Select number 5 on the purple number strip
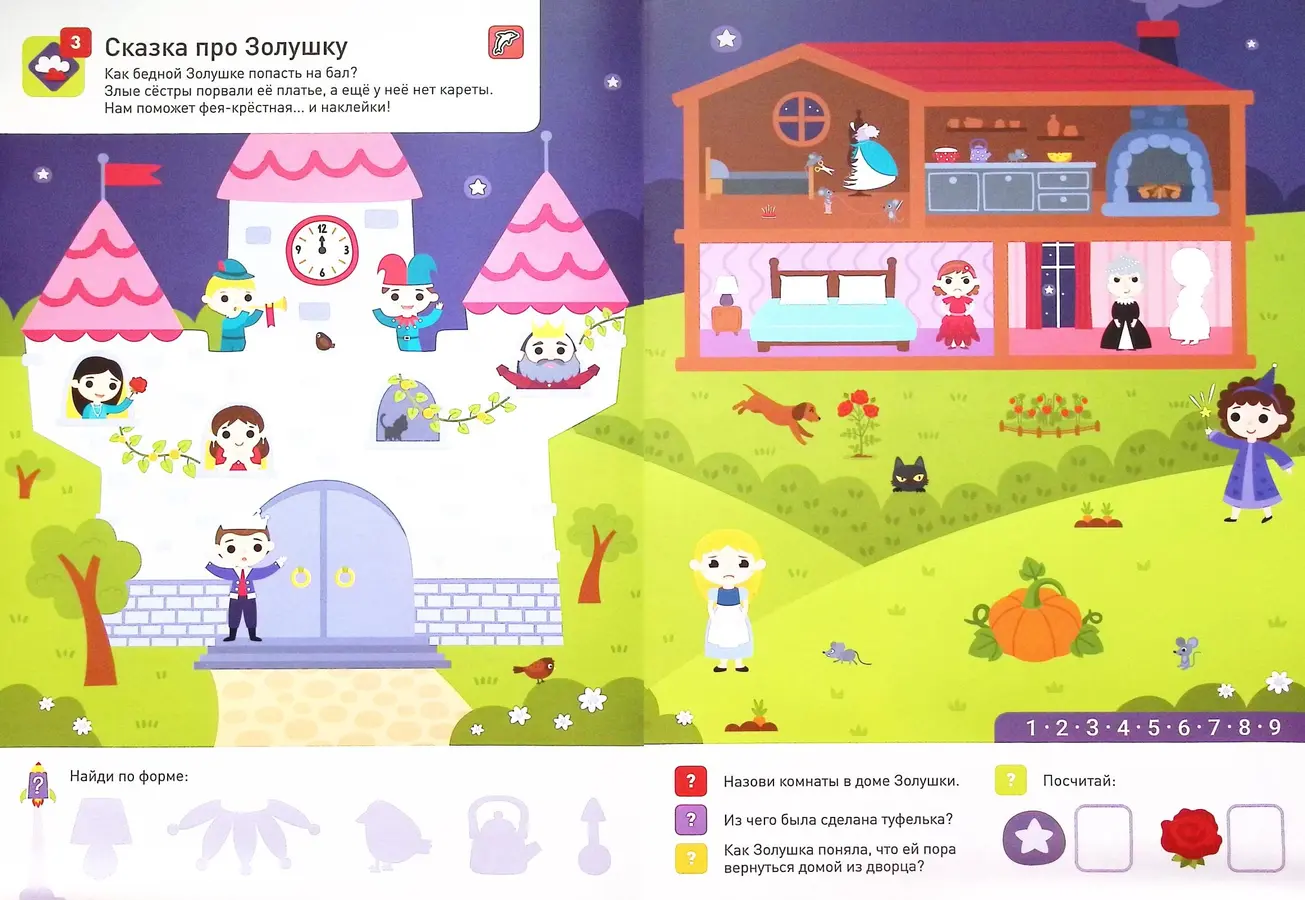 pos(1153,727)
